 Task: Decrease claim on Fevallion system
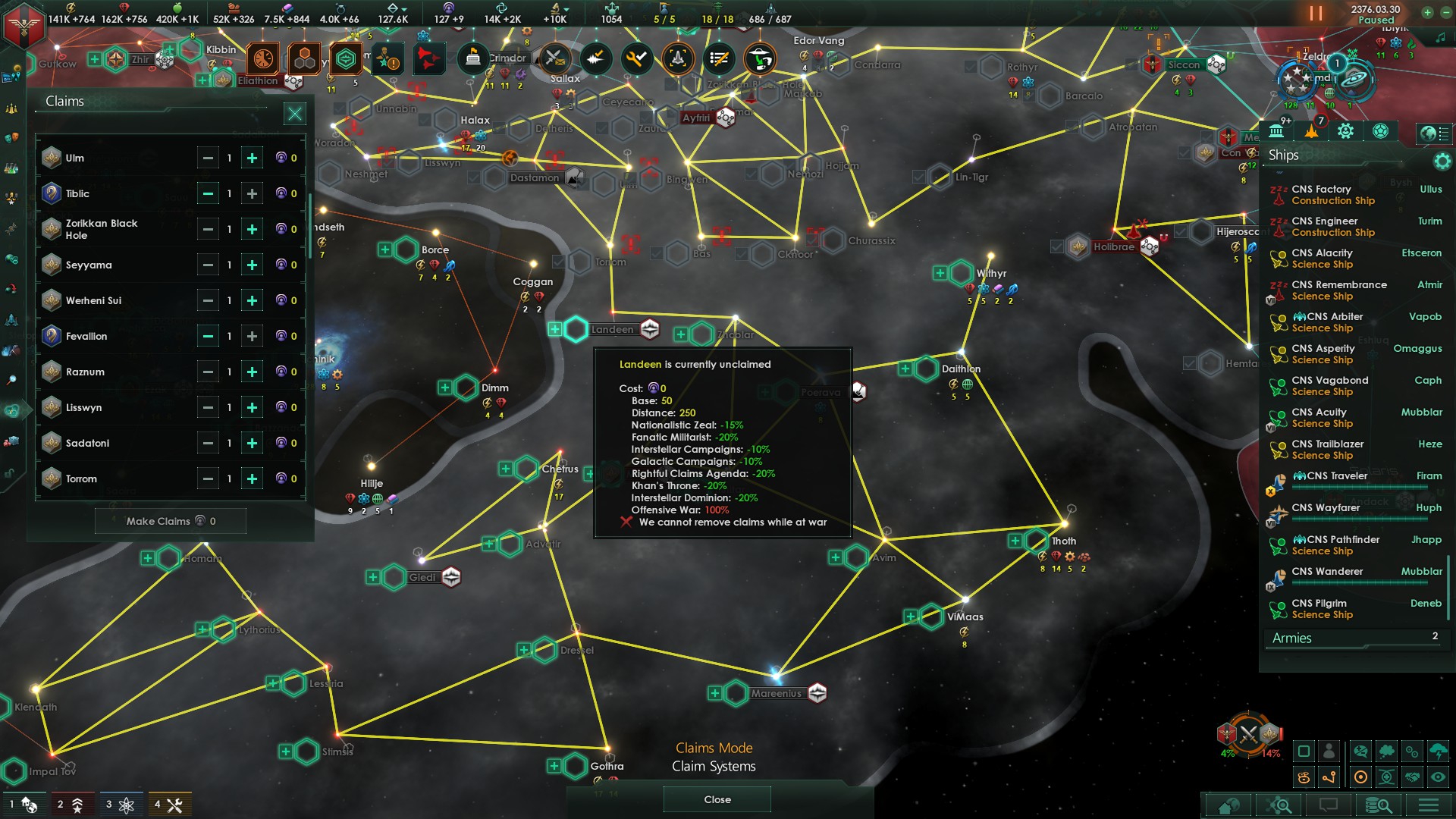click(207, 336)
